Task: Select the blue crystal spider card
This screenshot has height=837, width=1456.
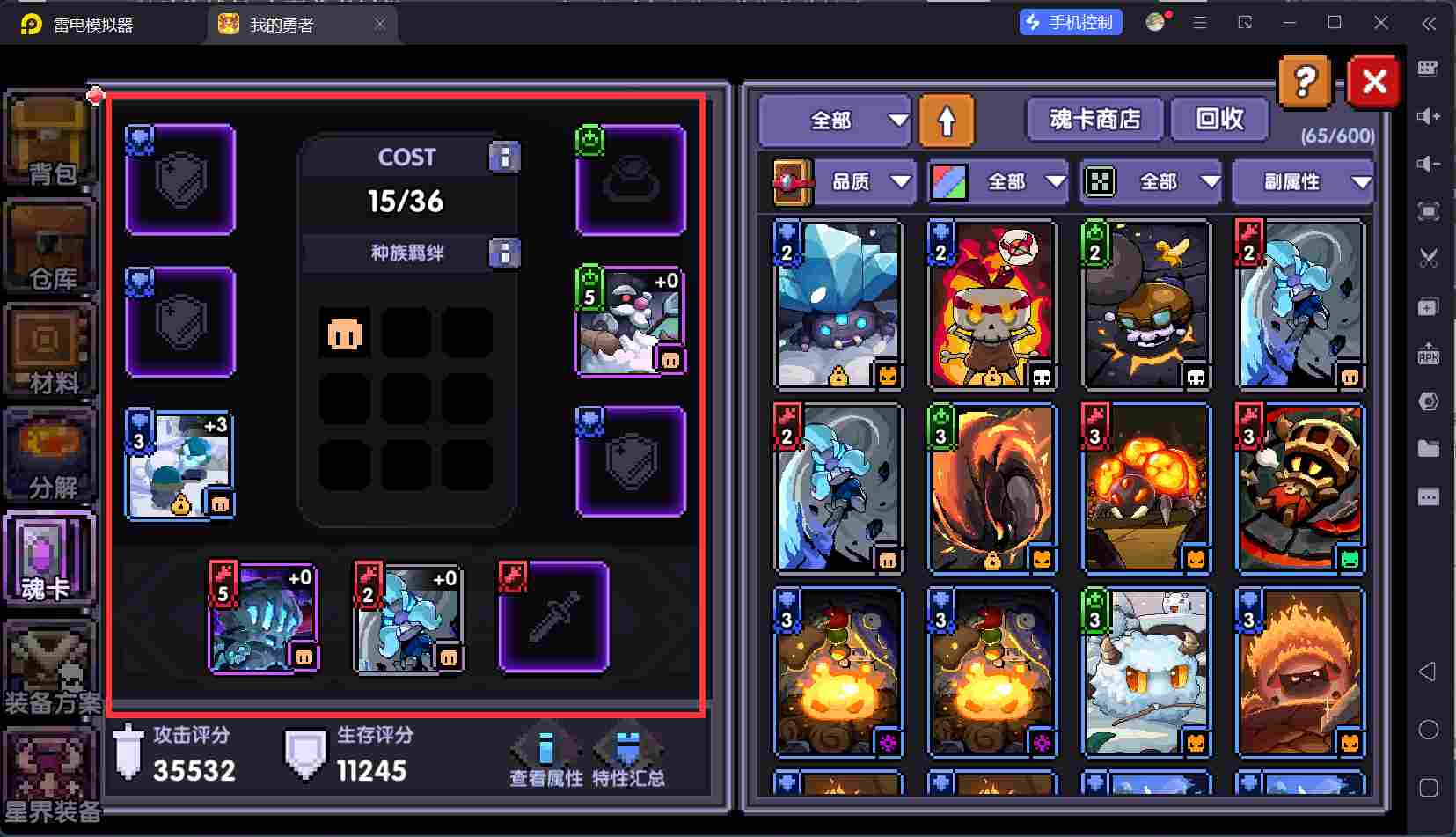Action: click(838, 304)
